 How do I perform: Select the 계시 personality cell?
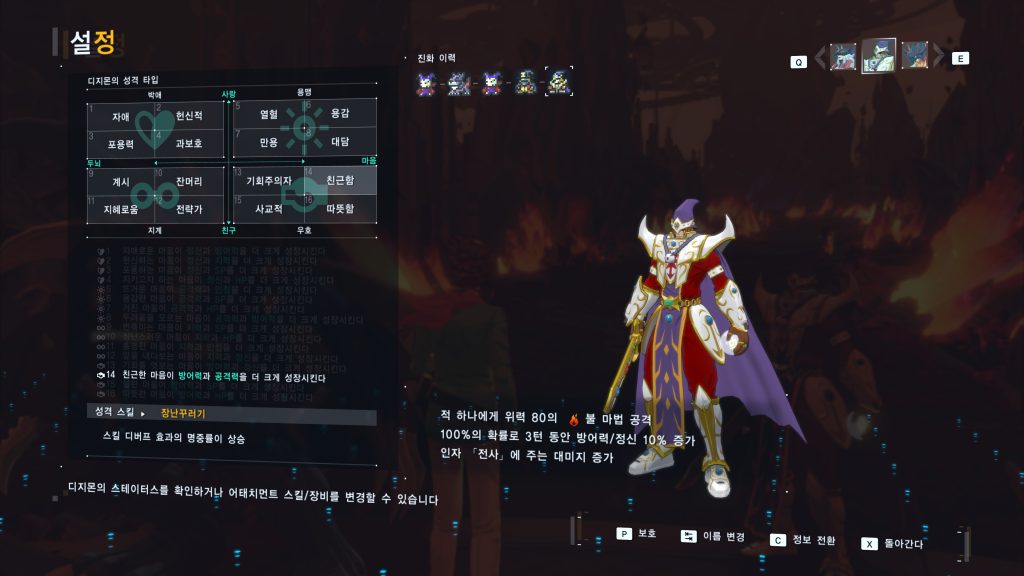(x=121, y=181)
